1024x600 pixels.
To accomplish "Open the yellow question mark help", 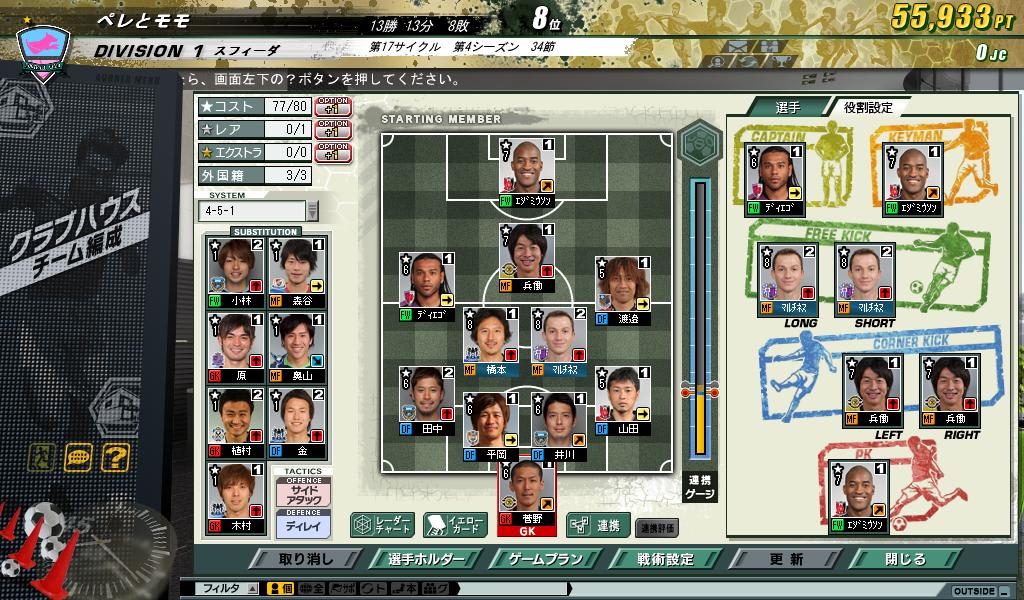I will pyautogui.click(x=116, y=458).
